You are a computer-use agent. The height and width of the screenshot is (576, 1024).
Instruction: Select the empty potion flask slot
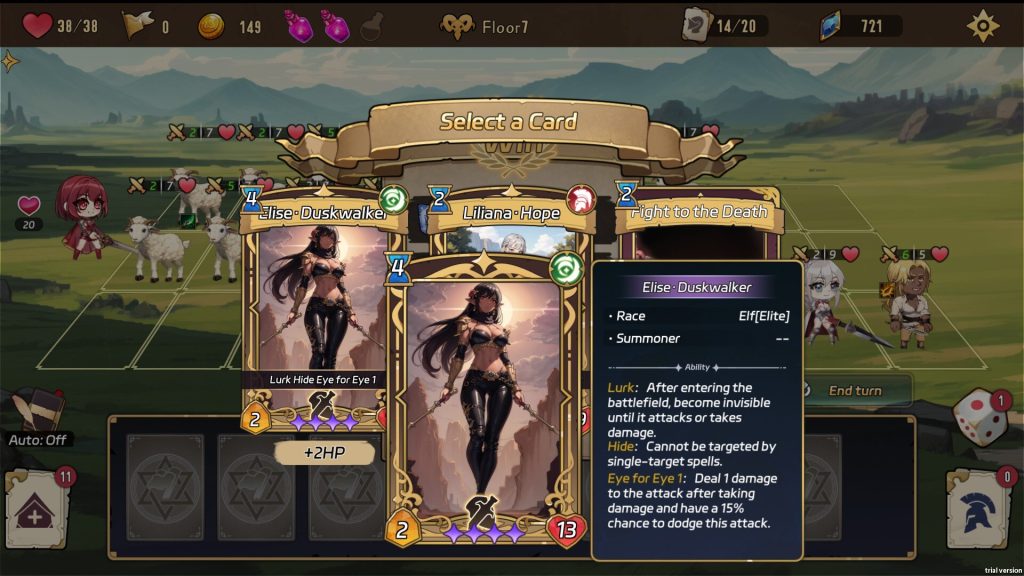(x=371, y=25)
